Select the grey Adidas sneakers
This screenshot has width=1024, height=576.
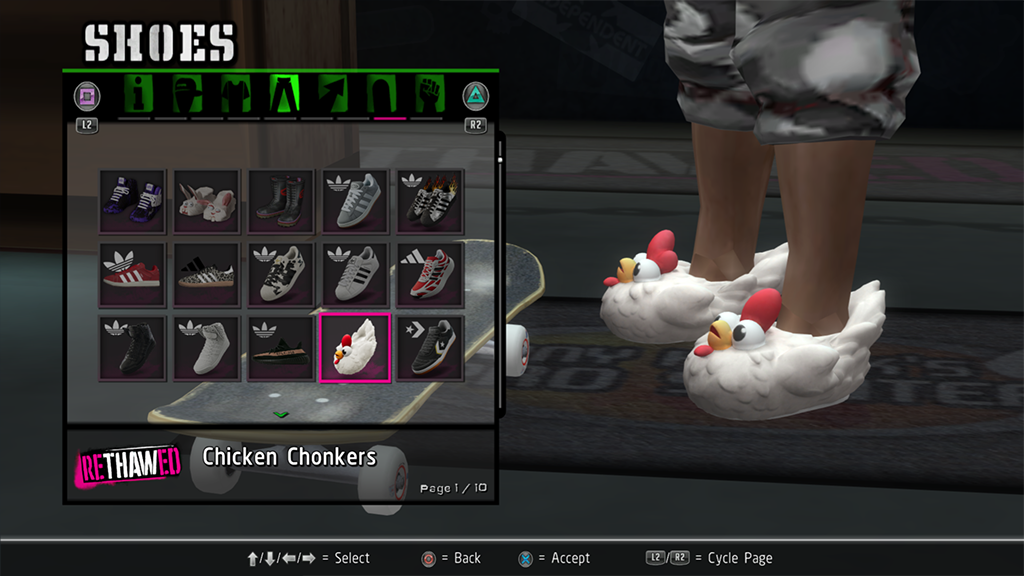(355, 201)
